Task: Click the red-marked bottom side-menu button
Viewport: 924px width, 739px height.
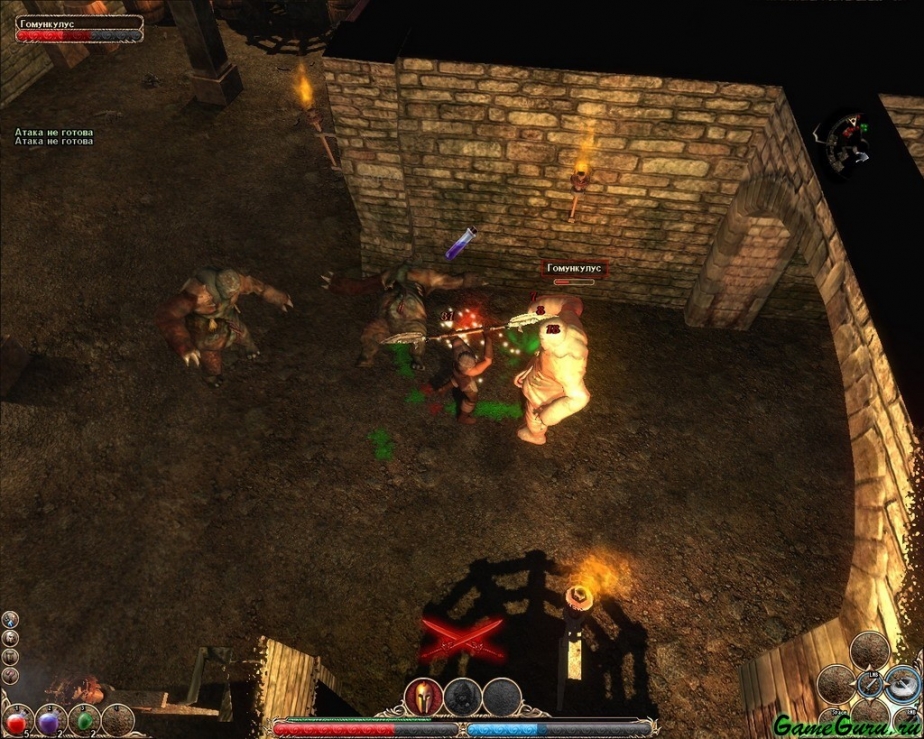Action: (x=10, y=675)
